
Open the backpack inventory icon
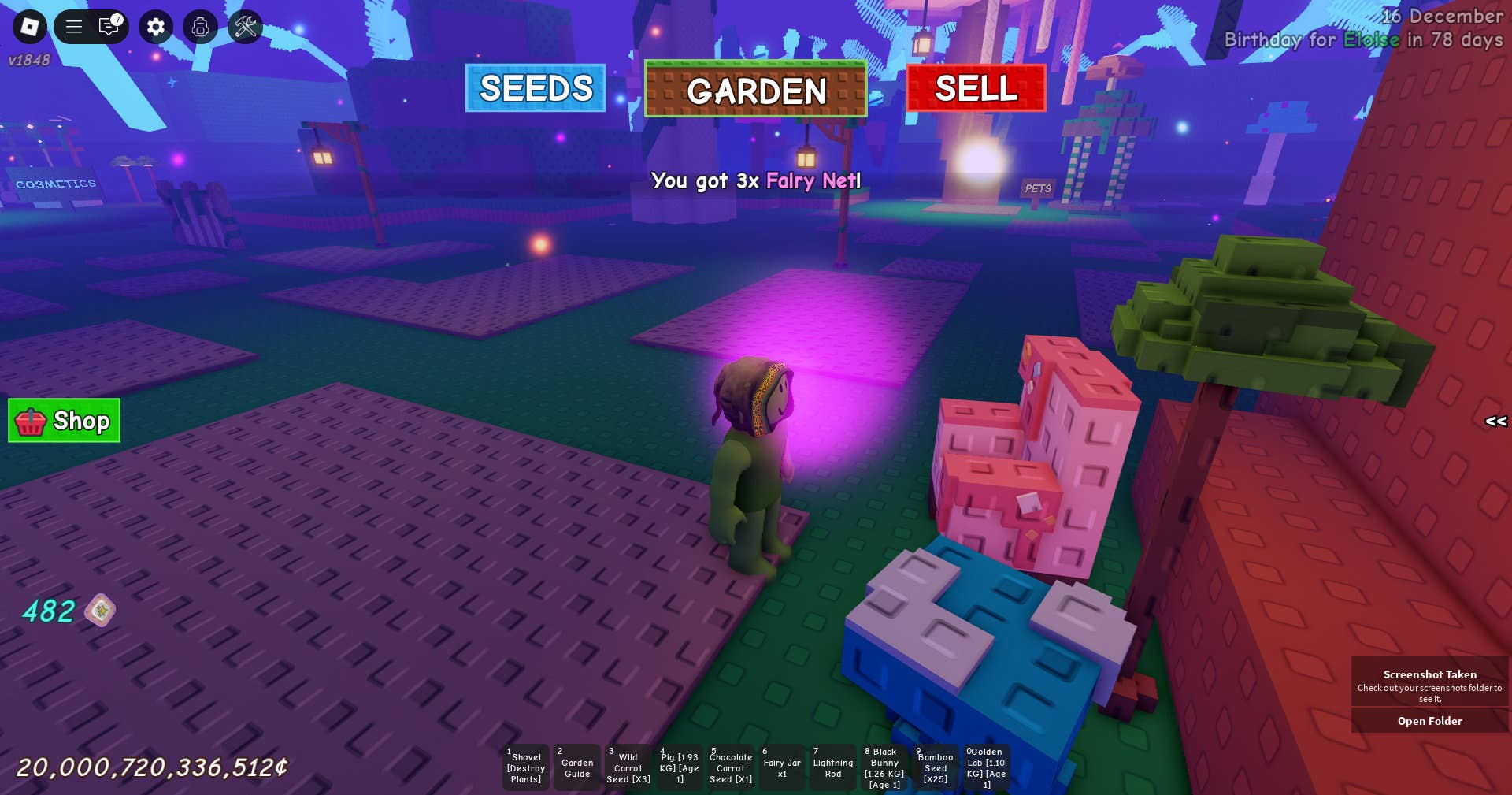click(200, 27)
